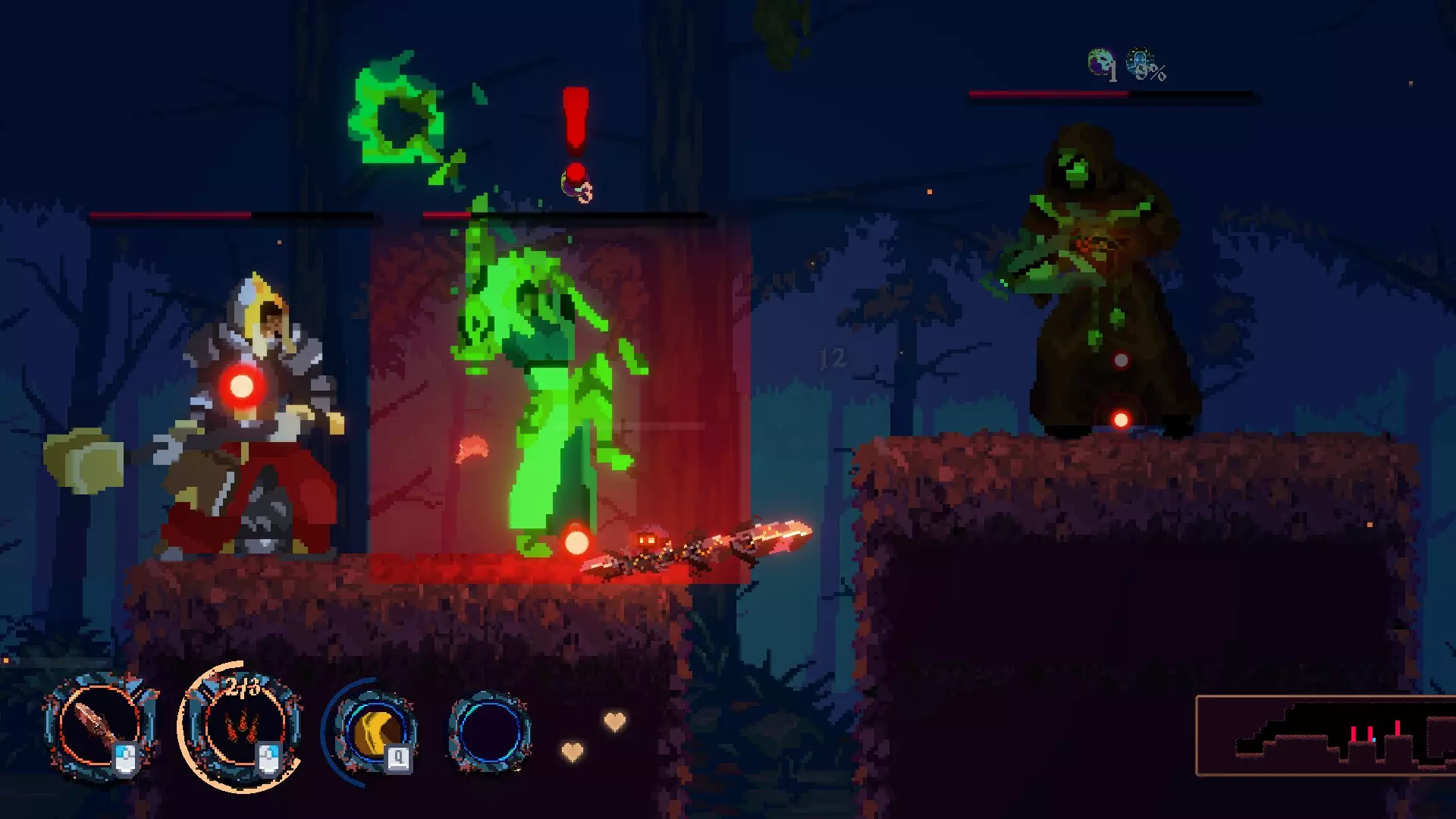The width and height of the screenshot is (1456, 819).
Task: Select the sword attack ability slot
Action: coord(99,726)
